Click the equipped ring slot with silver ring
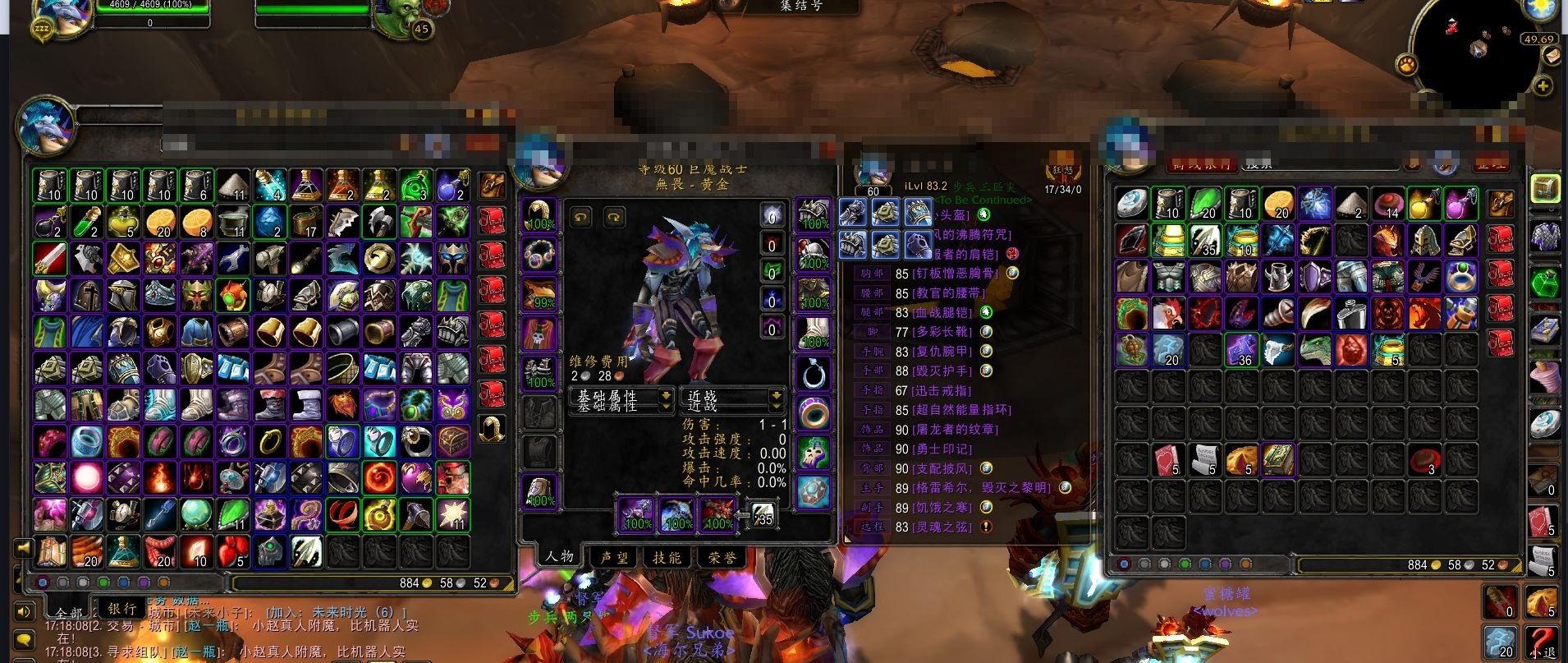The height and width of the screenshot is (663, 1568). click(814, 375)
